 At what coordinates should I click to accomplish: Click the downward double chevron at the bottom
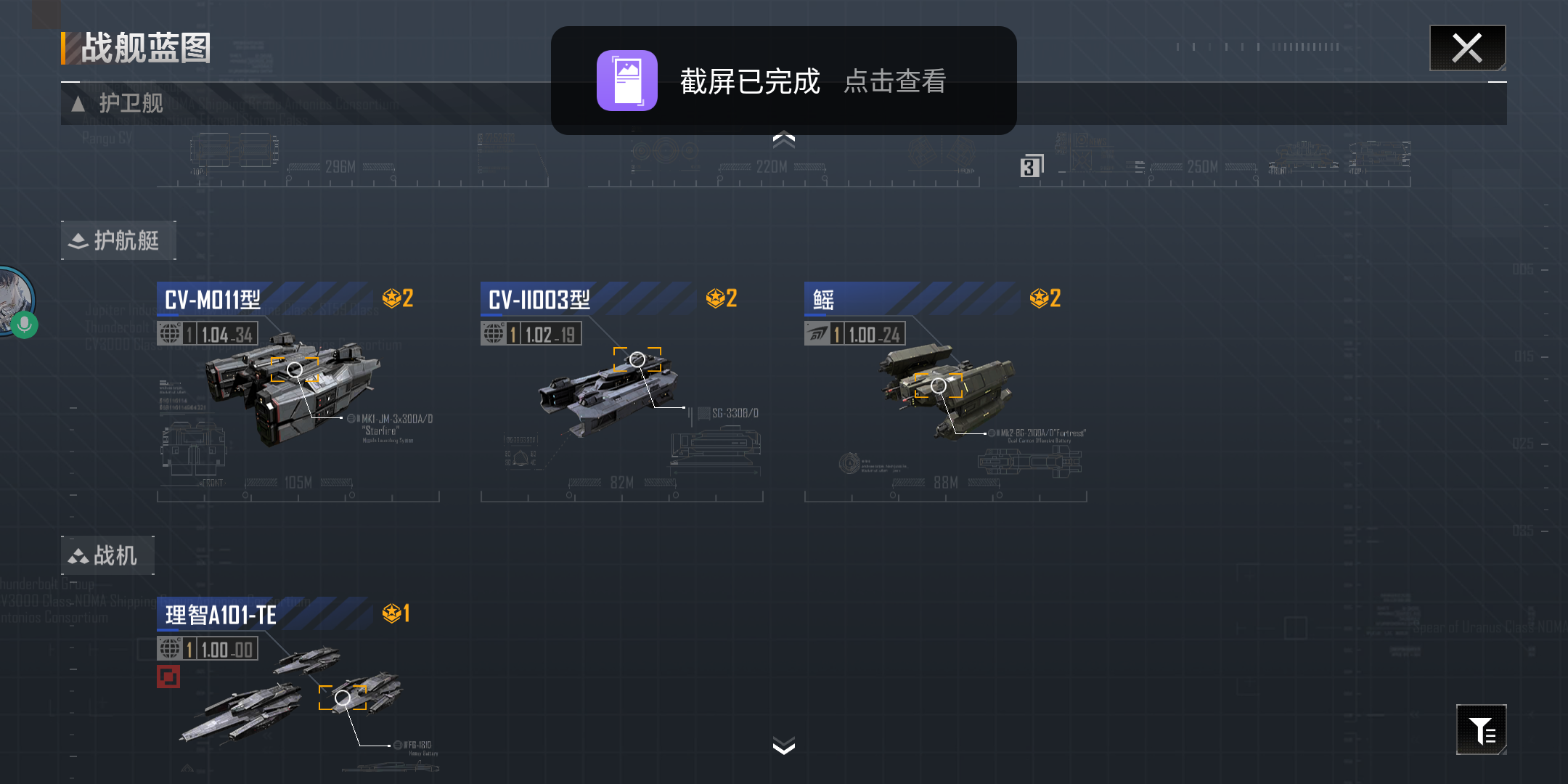(783, 746)
